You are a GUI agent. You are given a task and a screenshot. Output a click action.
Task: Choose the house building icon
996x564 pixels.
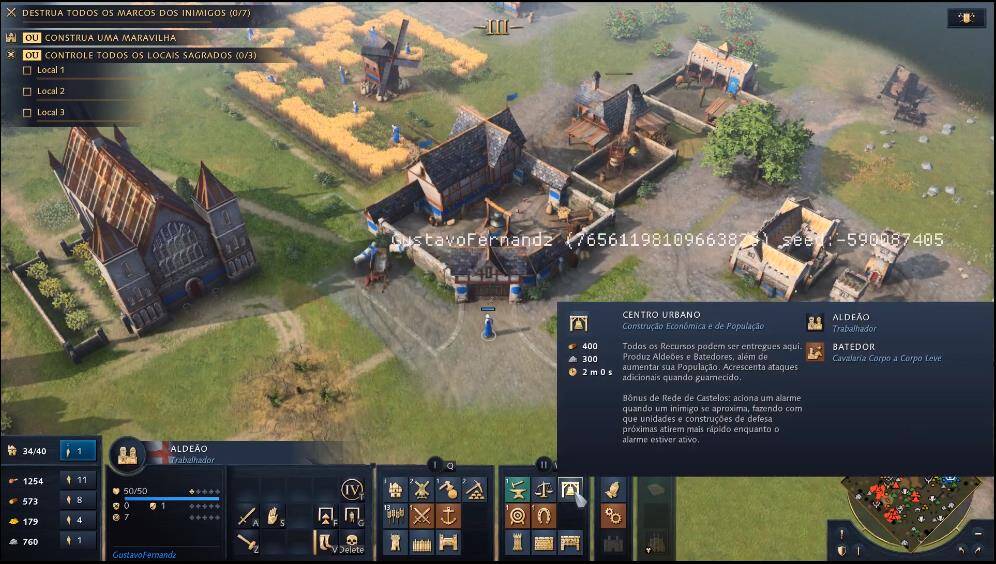(396, 490)
